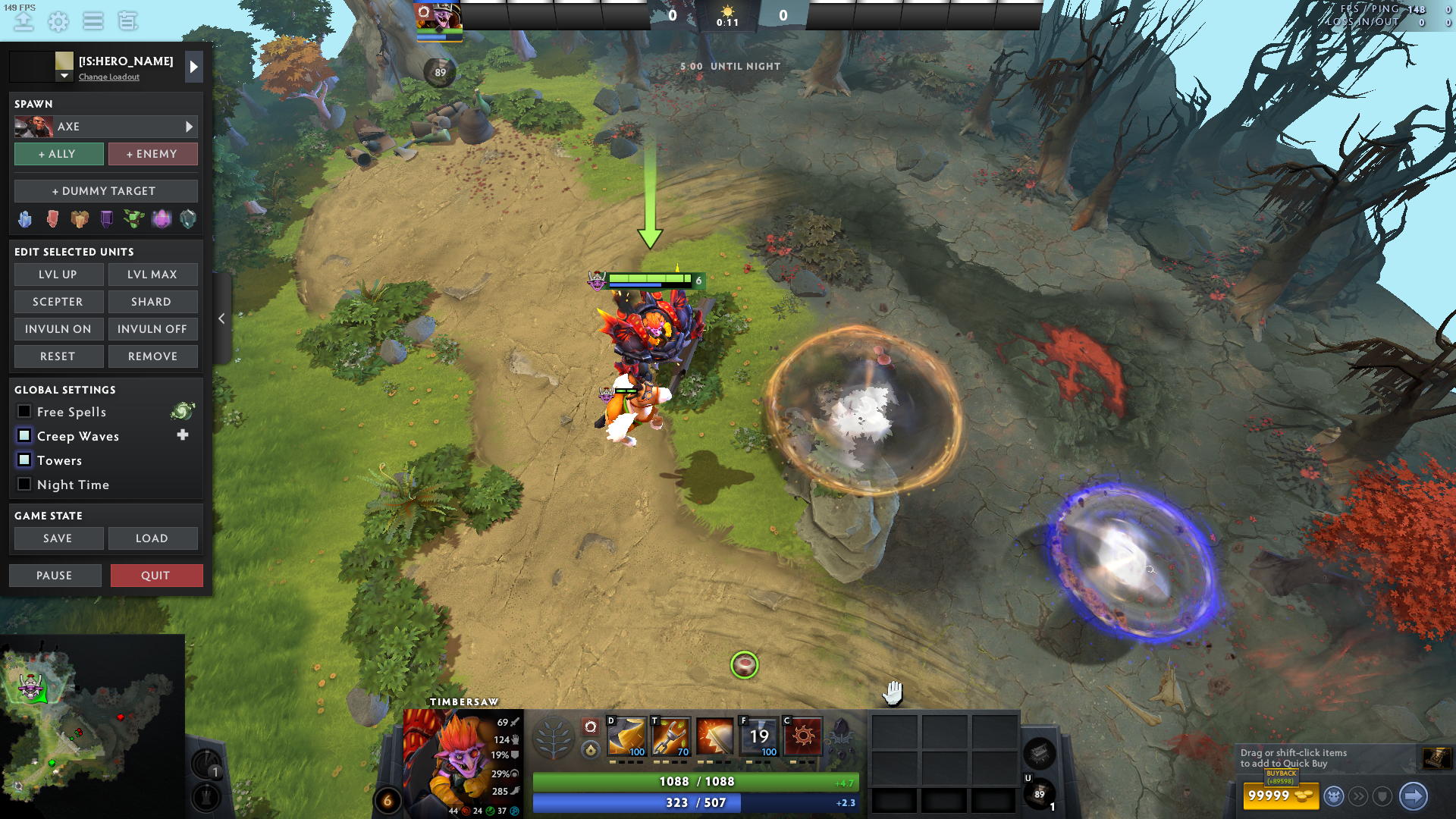The image size is (1456, 819).
Task: Toggle the Free Spells checkbox
Action: tap(24, 412)
